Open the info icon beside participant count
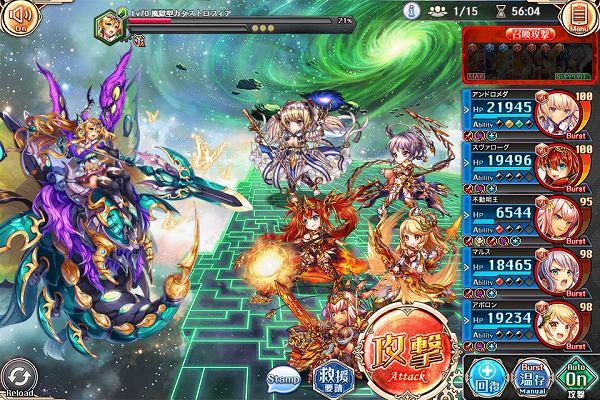The width and height of the screenshot is (600, 400). coord(409,10)
